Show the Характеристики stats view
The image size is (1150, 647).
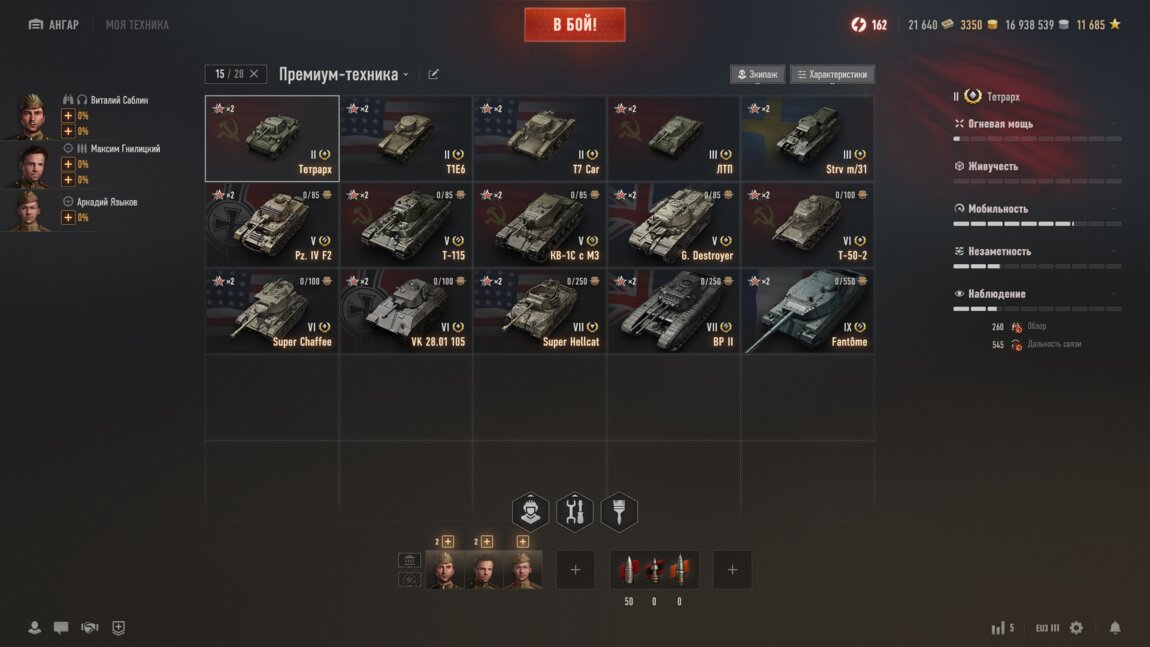point(832,74)
